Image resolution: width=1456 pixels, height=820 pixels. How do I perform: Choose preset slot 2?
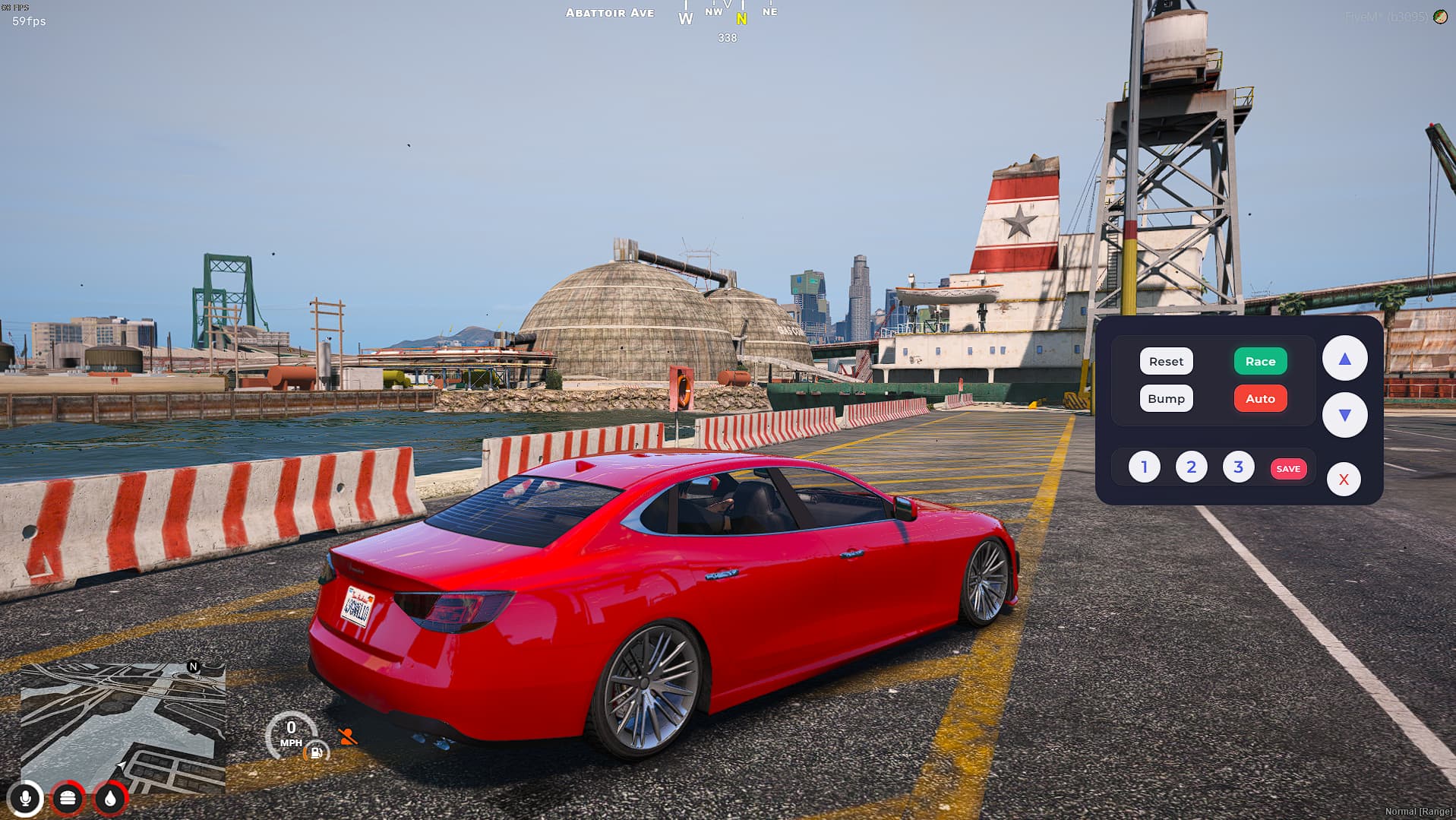(1191, 467)
